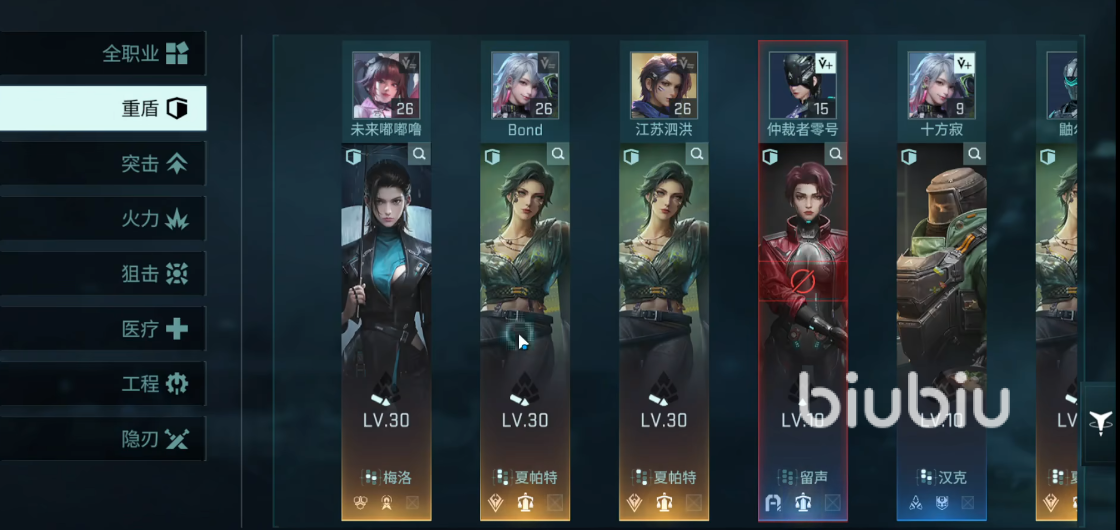The image size is (1120, 530).
Task: Choose the 医疗 medic class tab
Action: (x=103, y=328)
